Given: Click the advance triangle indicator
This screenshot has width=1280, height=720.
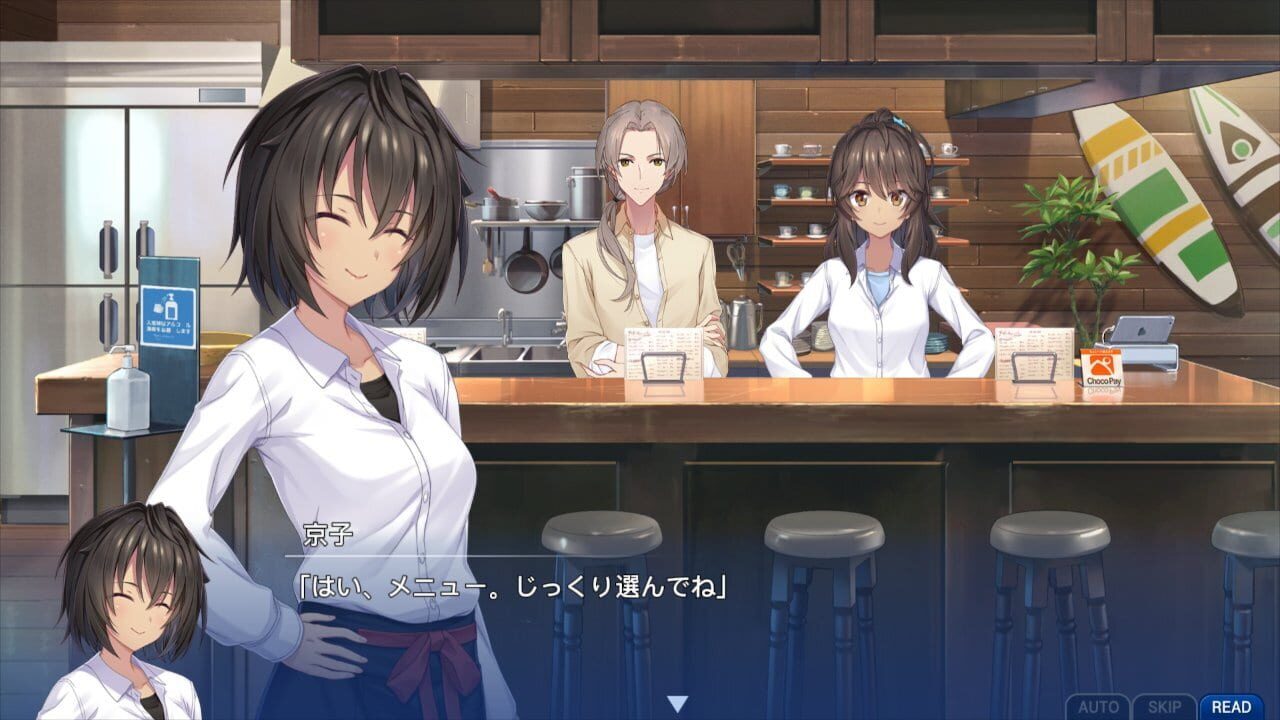Looking at the screenshot, I should (677, 702).
